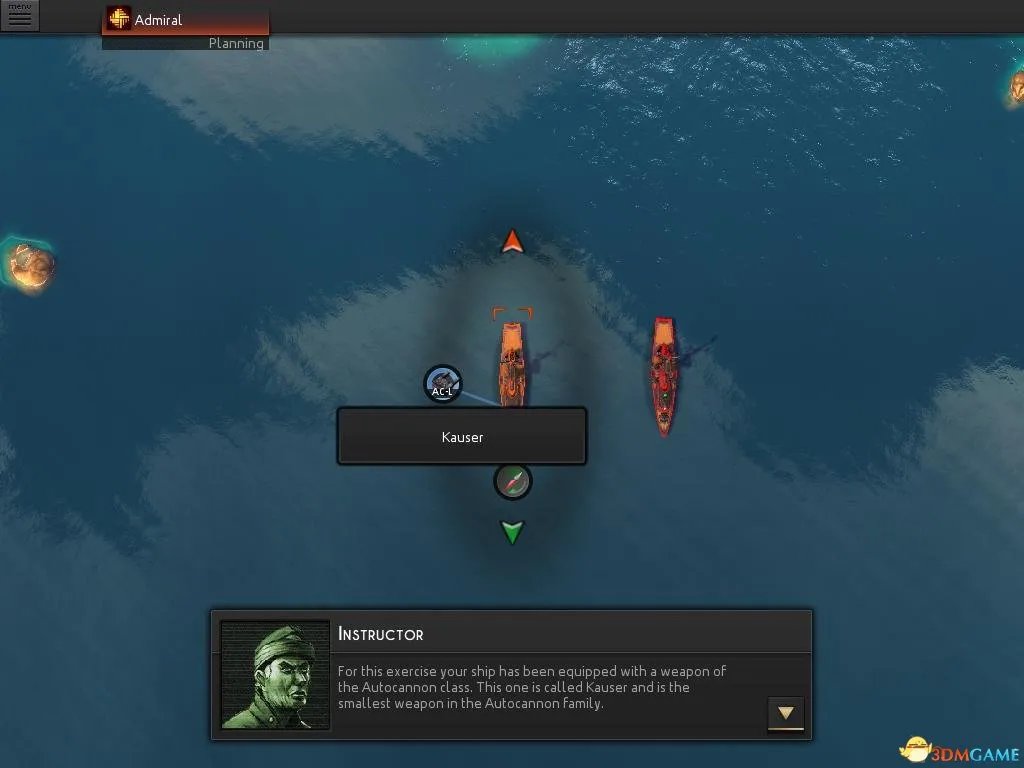1024x768 pixels.
Task: Click the Instructor portrait
Action: [x=275, y=675]
